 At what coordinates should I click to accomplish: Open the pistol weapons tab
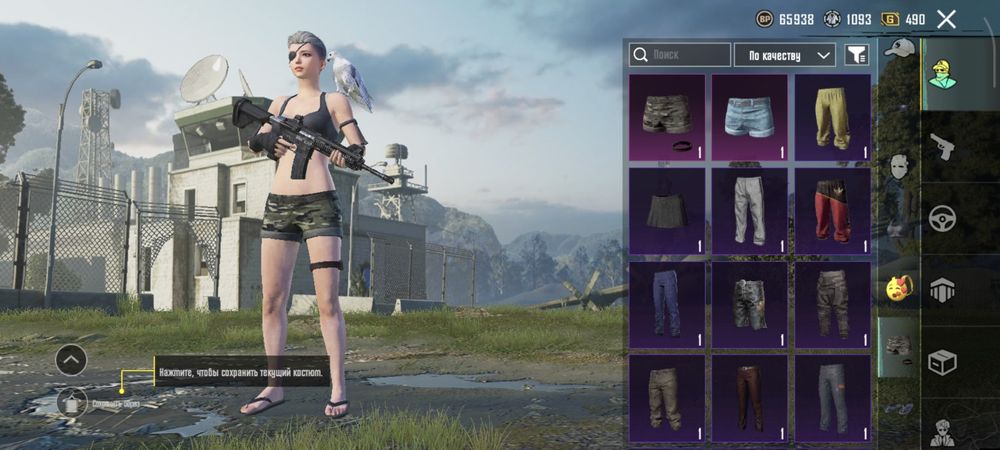pos(943,146)
